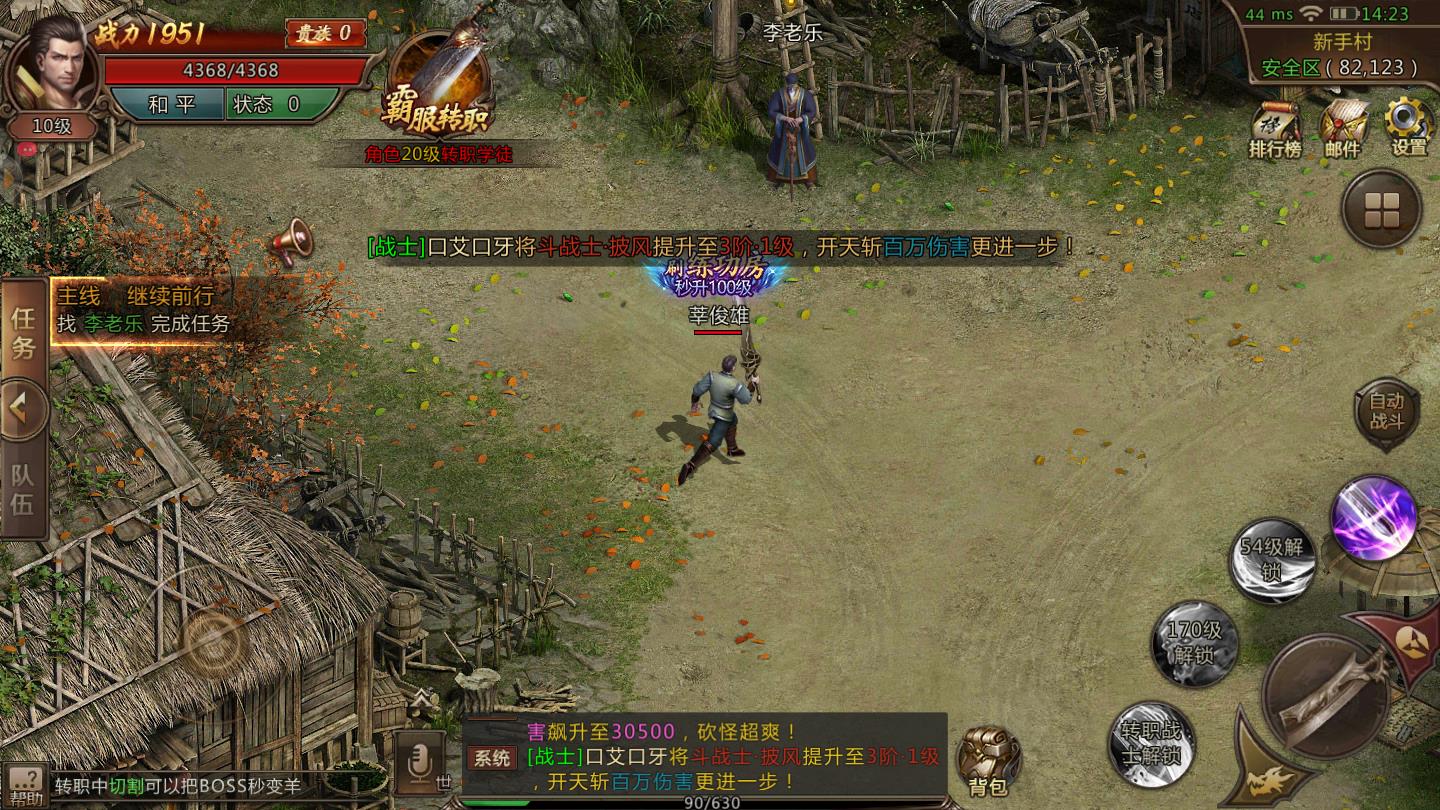
Task: Collapse the quest side panel arrow
Action: pyautogui.click(x=23, y=410)
